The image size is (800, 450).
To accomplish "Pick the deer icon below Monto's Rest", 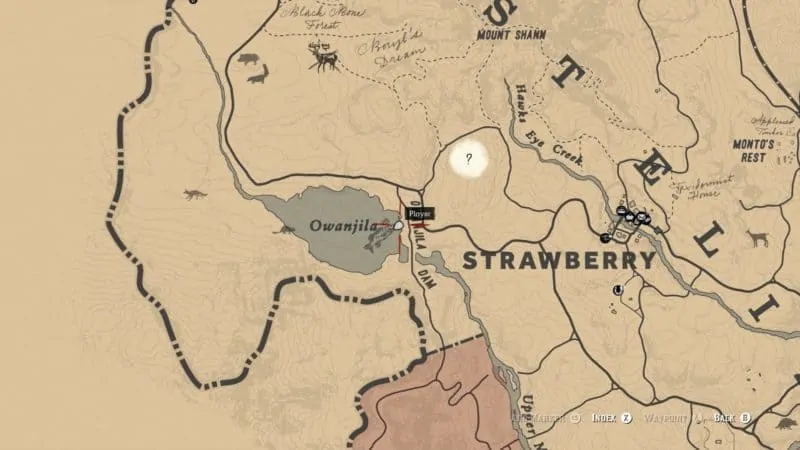I will (758, 238).
